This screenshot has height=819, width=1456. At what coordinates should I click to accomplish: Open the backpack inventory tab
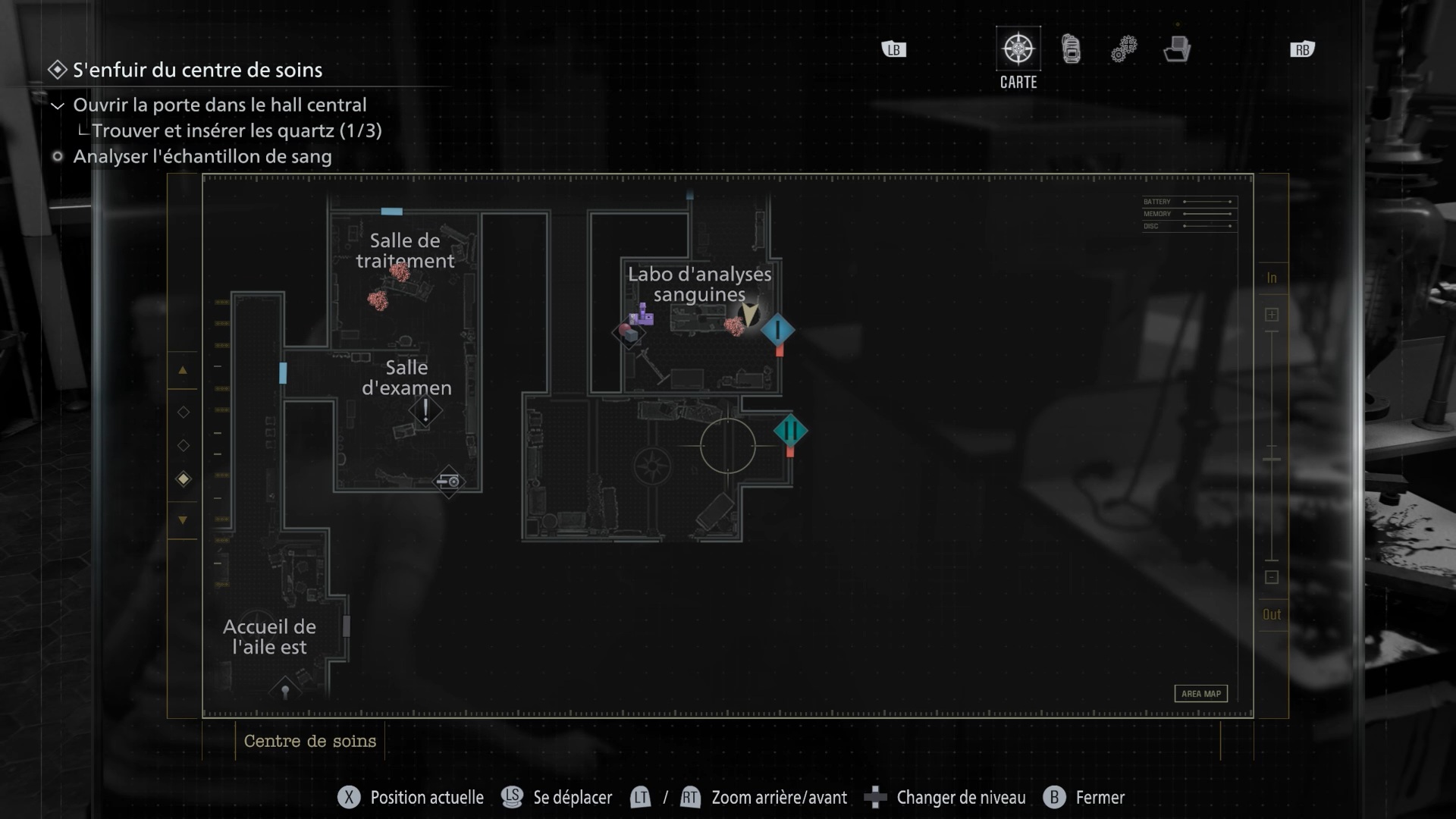click(1071, 49)
